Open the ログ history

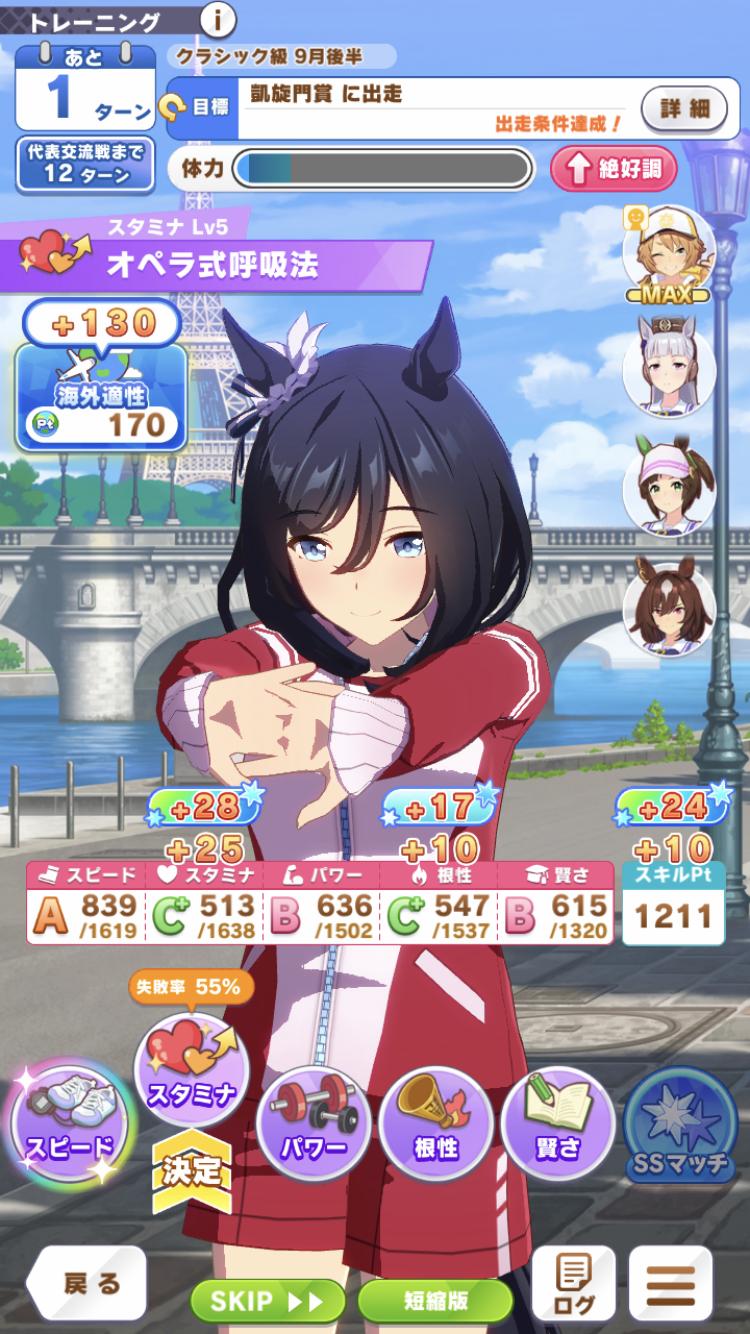(573, 1284)
